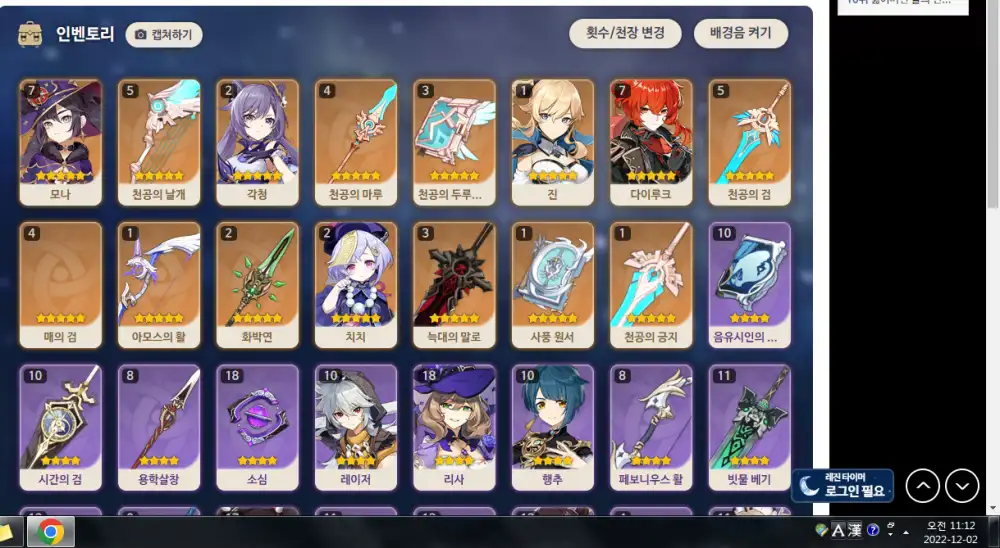Choose the 늑대의 말로 claymore card
Screen dimensions: 1000x548
pos(454,285)
